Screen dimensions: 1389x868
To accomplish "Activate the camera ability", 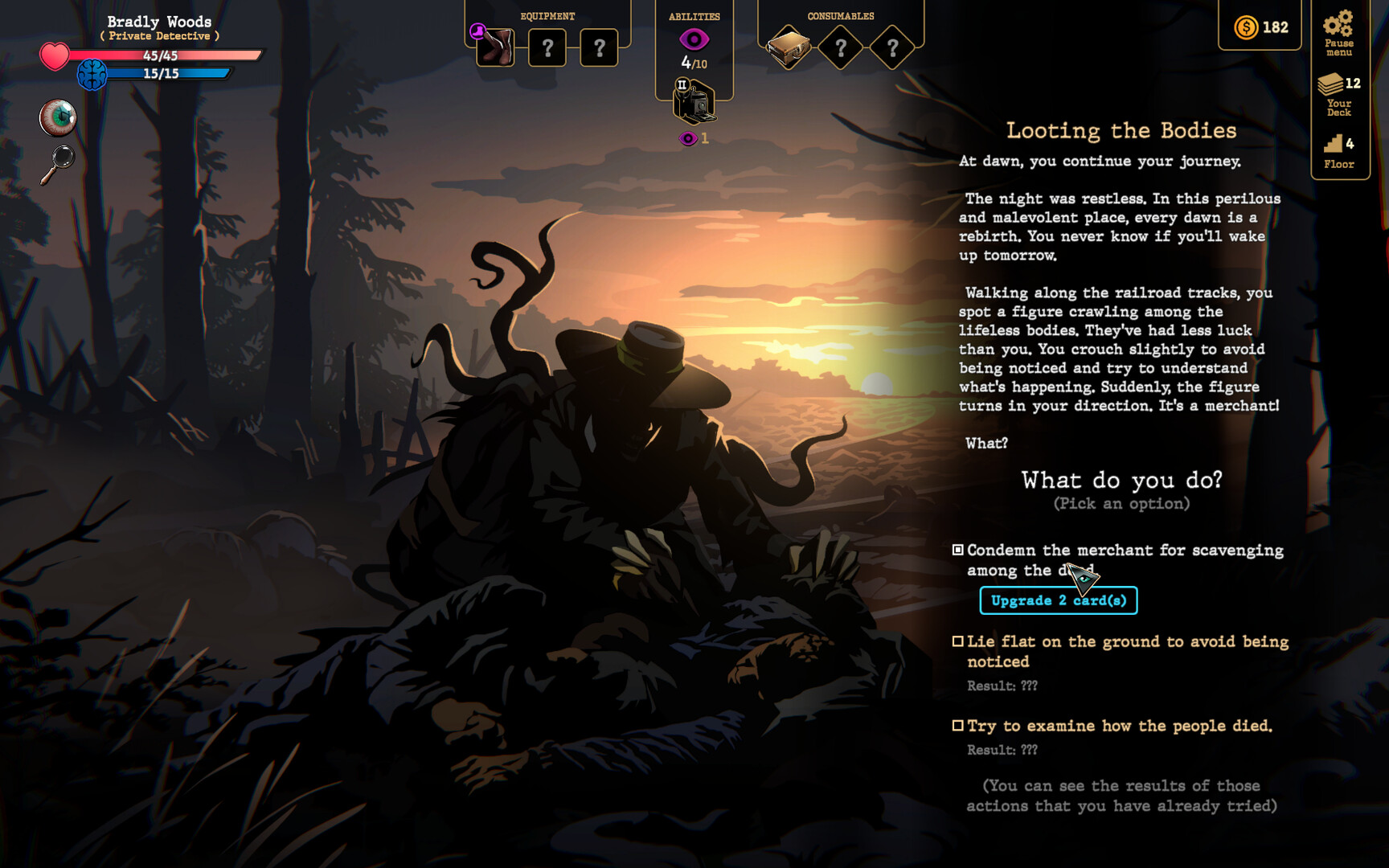I will tap(693, 103).
